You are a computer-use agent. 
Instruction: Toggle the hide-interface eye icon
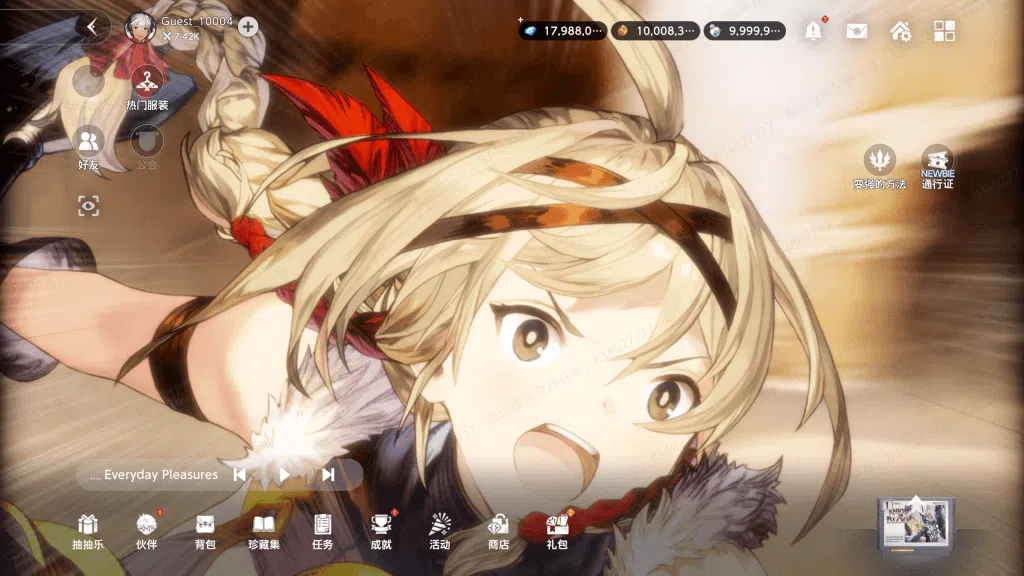[89, 206]
